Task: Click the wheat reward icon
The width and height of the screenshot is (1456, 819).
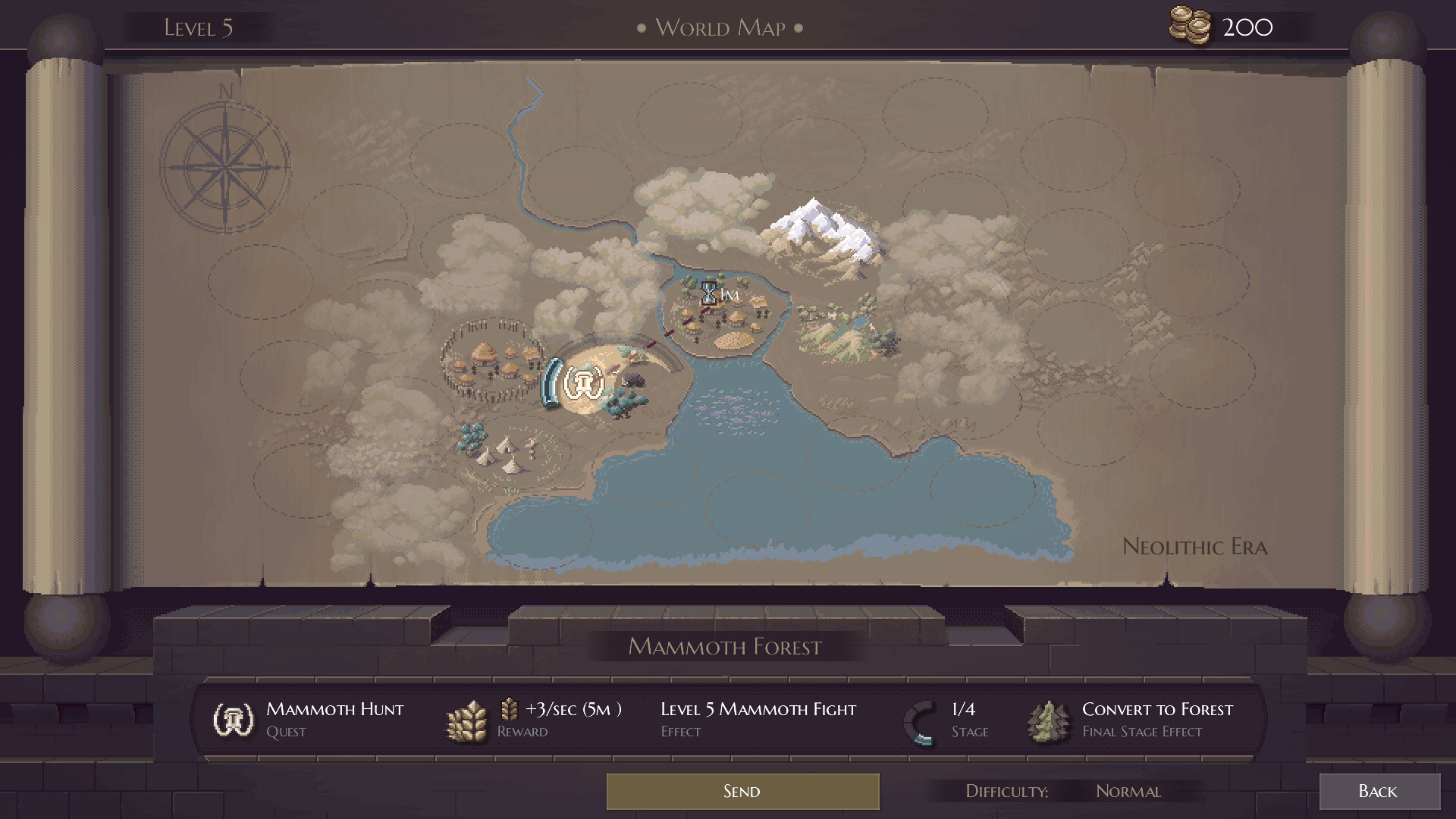Action: [466, 719]
